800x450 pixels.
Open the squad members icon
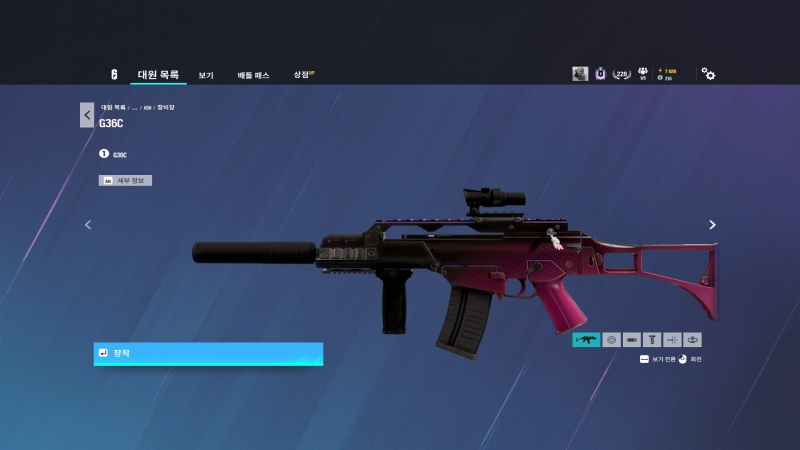(x=644, y=73)
